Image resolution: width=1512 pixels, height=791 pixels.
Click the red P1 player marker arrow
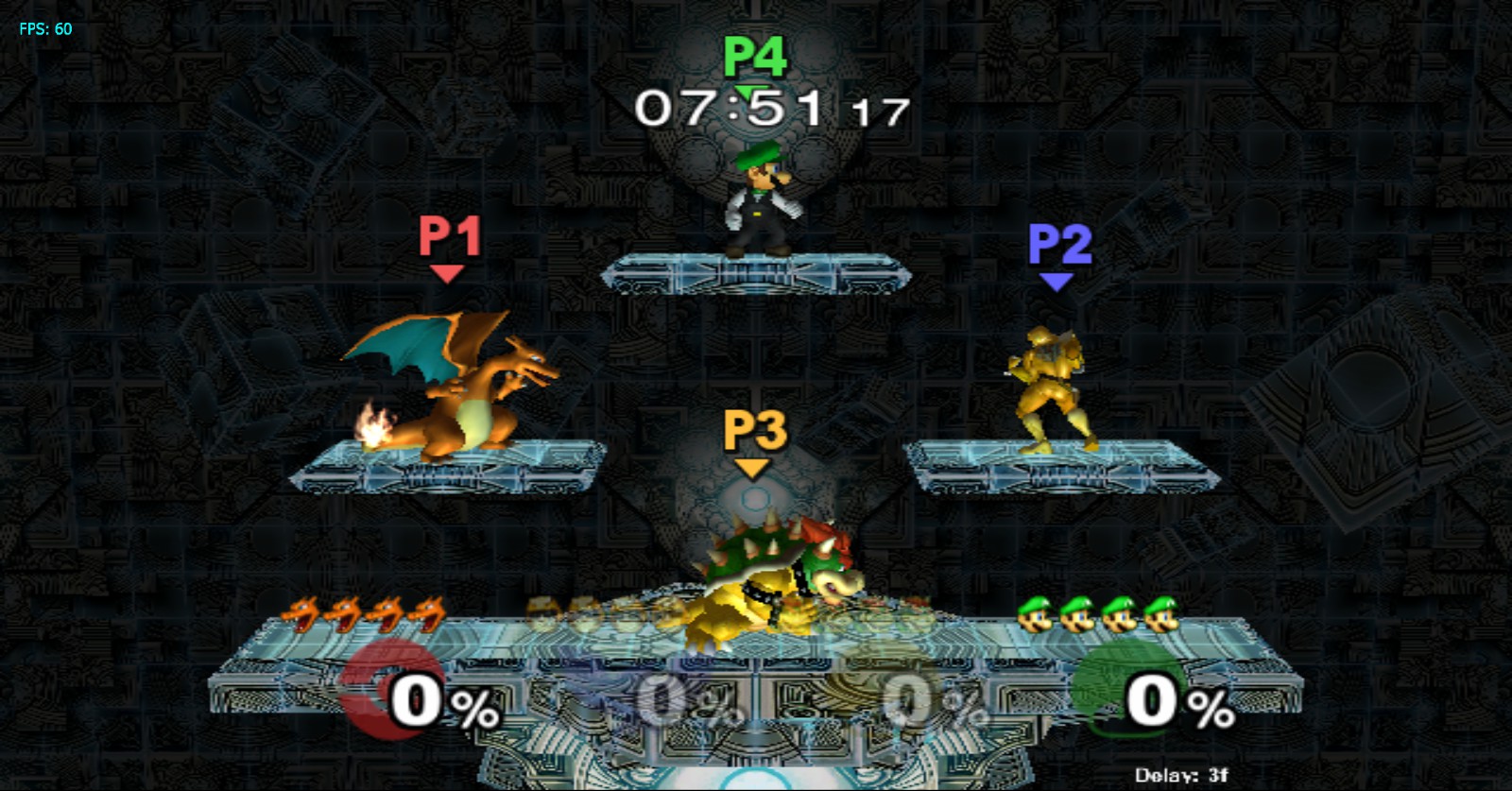coord(446,274)
